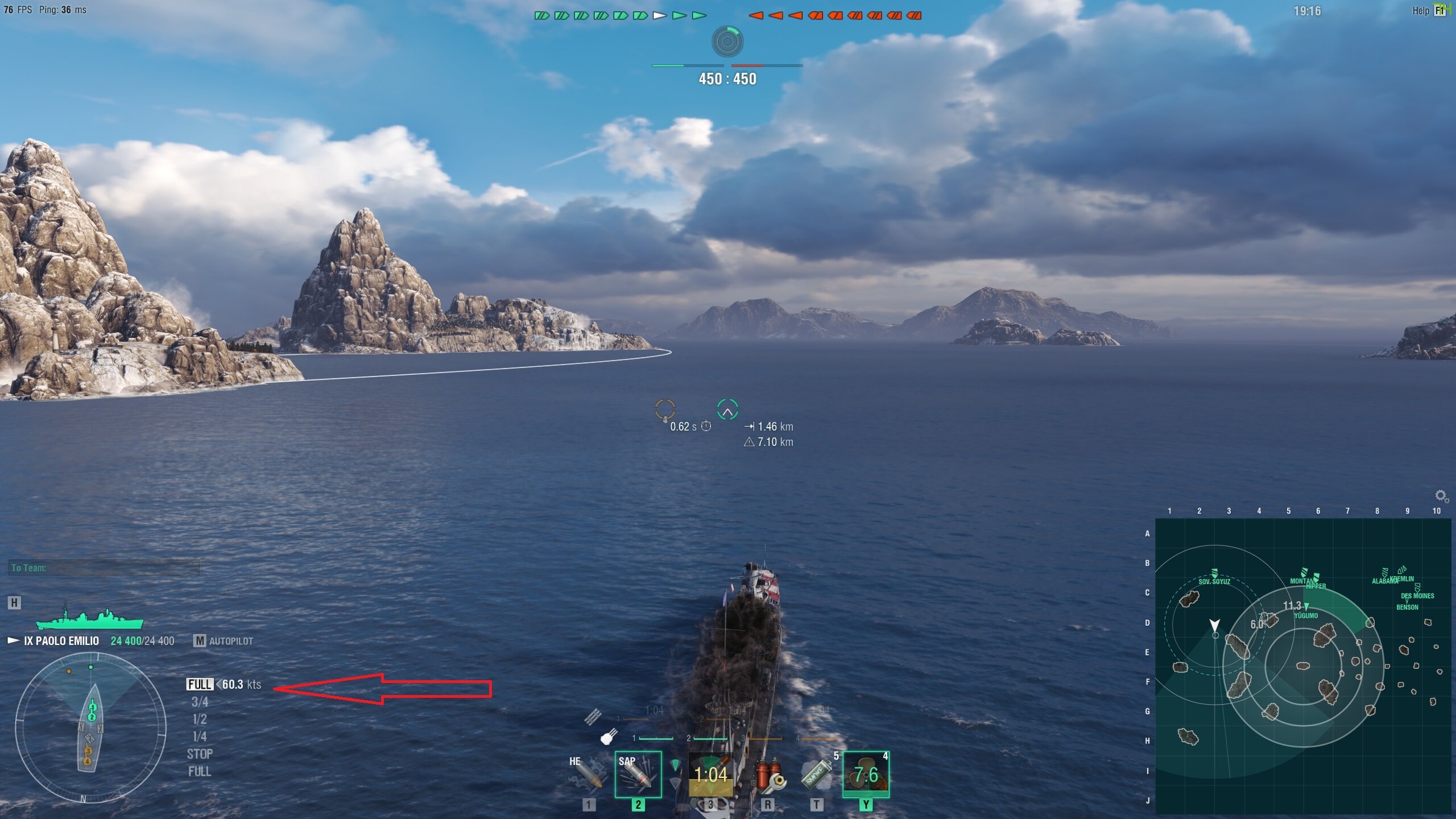
Task: Choose the STOP engine setting
Action: (200, 754)
